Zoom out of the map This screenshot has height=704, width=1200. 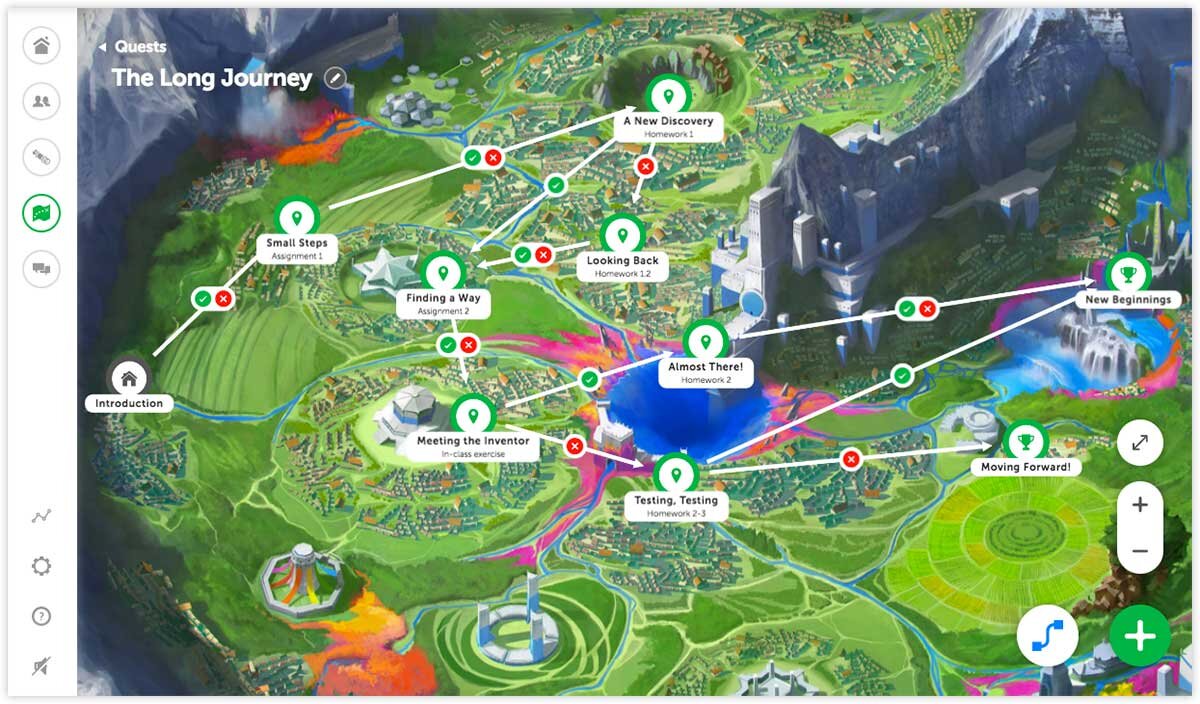pyautogui.click(x=1140, y=551)
